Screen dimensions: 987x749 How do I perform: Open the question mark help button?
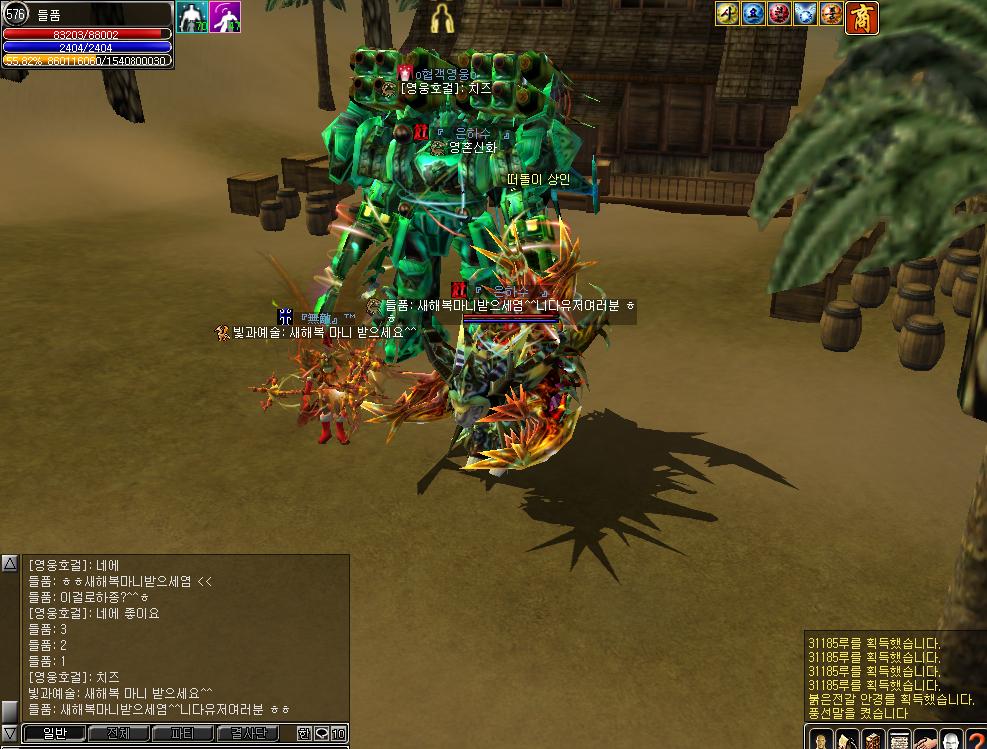click(x=976, y=741)
